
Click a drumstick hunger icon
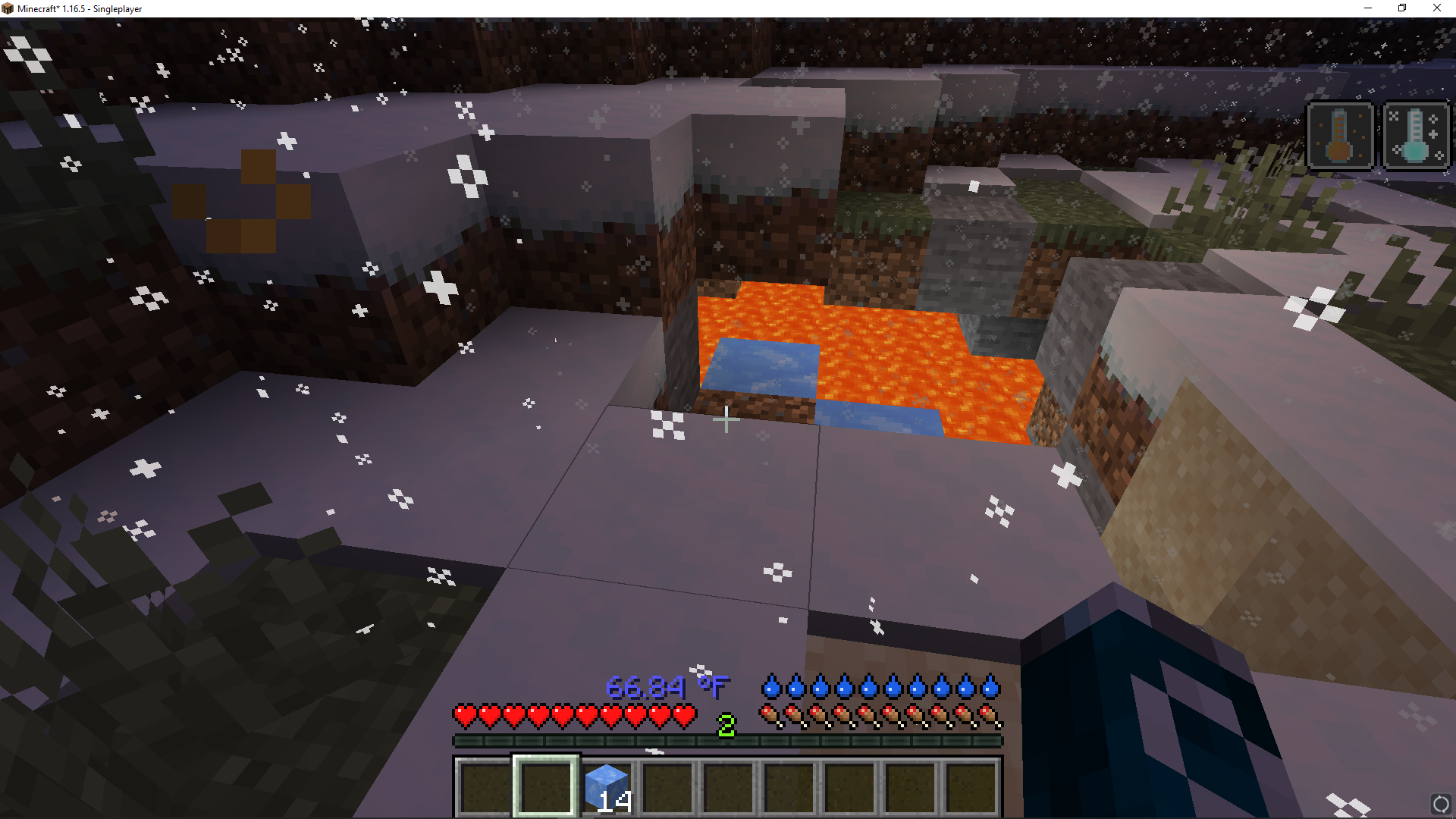[771, 714]
